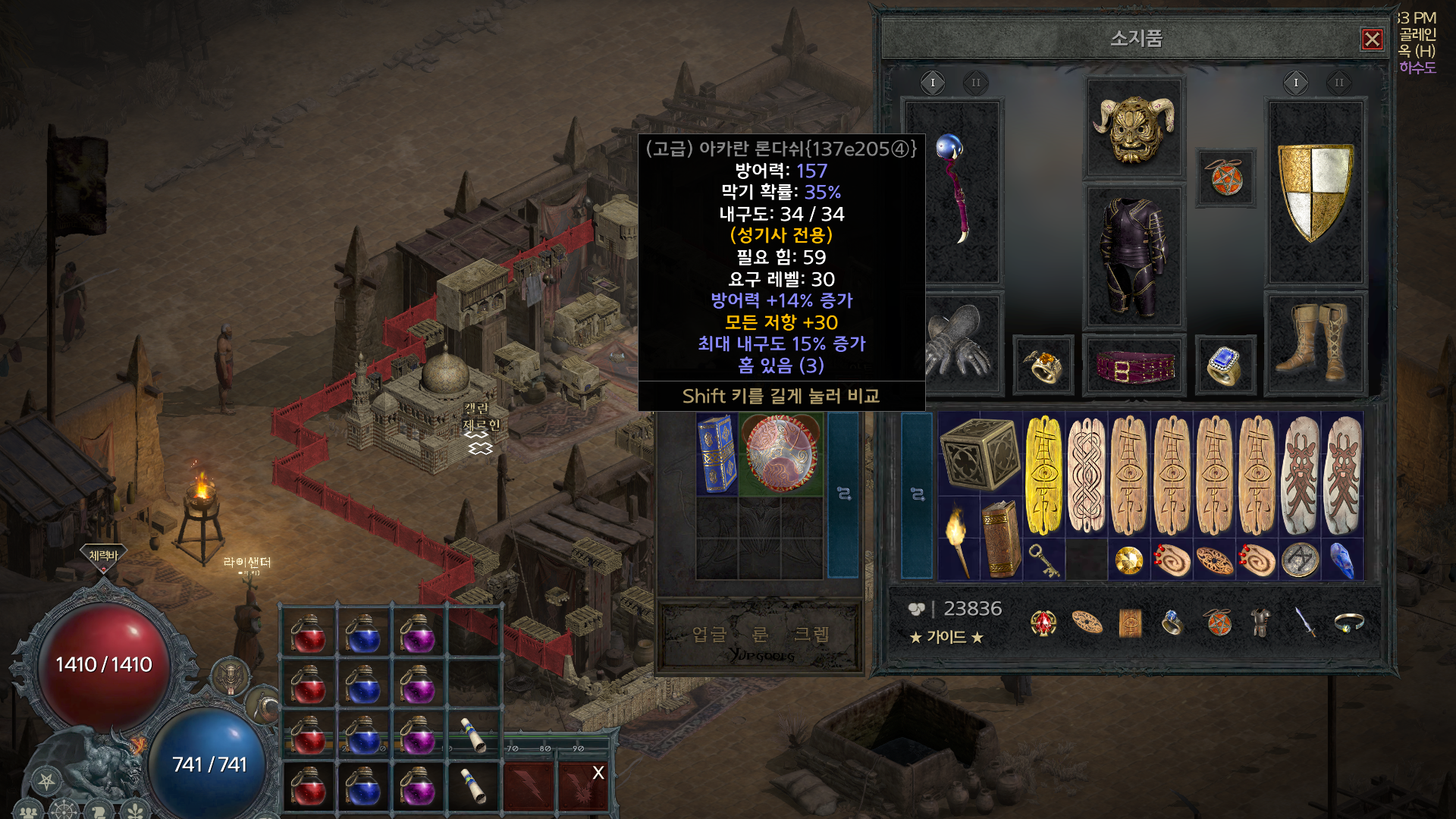Image resolution: width=1456 pixels, height=819 pixels.
Task: Pick the round shield in the cube panel
Action: point(780,453)
